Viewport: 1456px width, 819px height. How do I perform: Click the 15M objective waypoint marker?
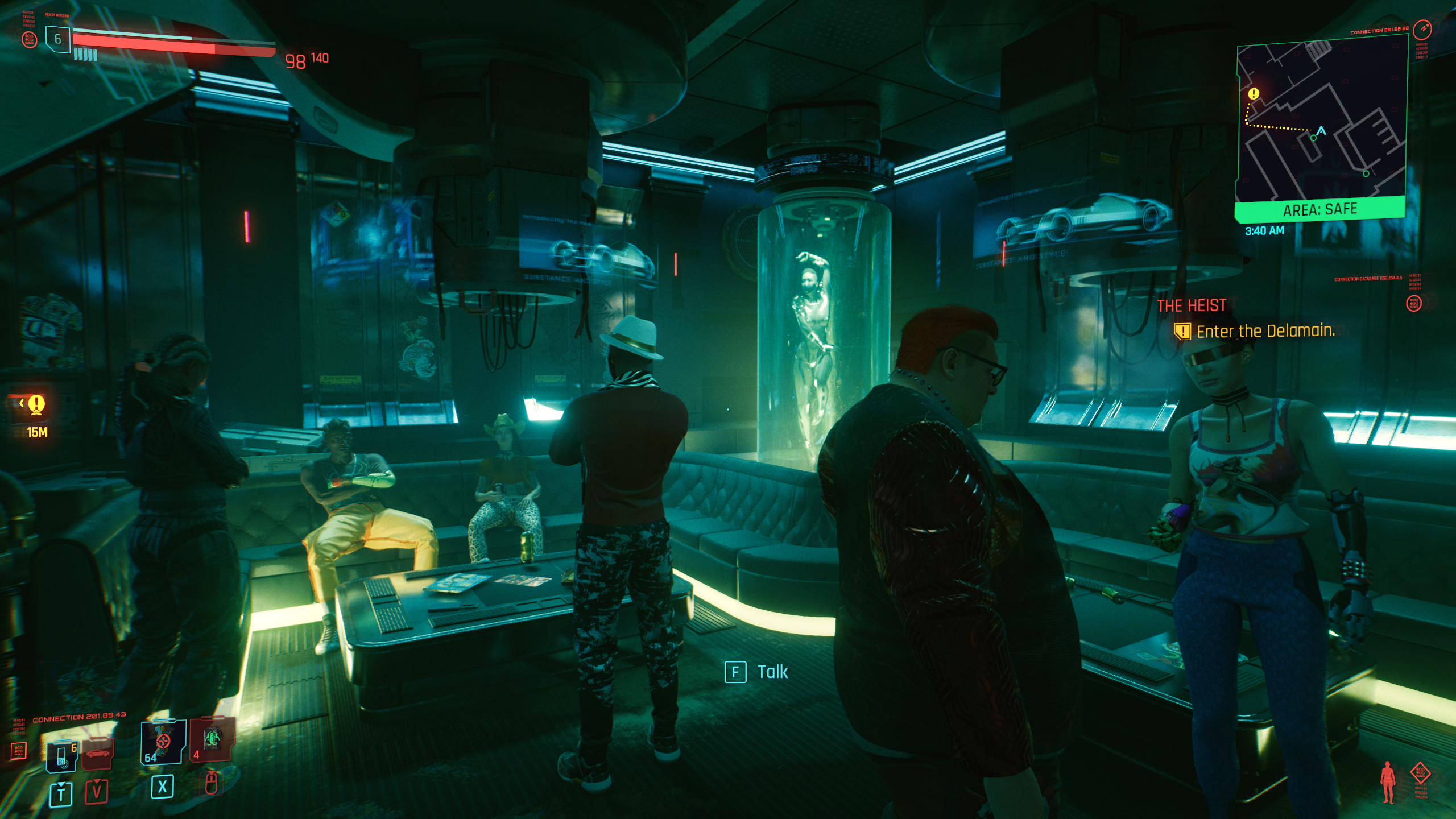point(36,404)
